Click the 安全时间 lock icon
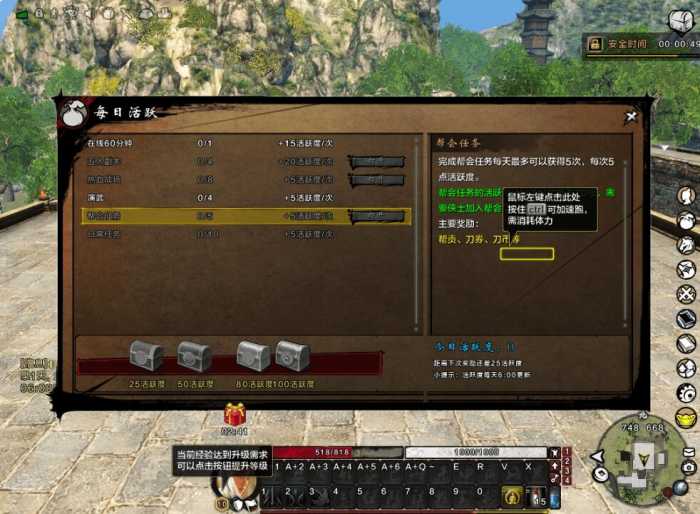700x514 pixels. tap(595, 44)
